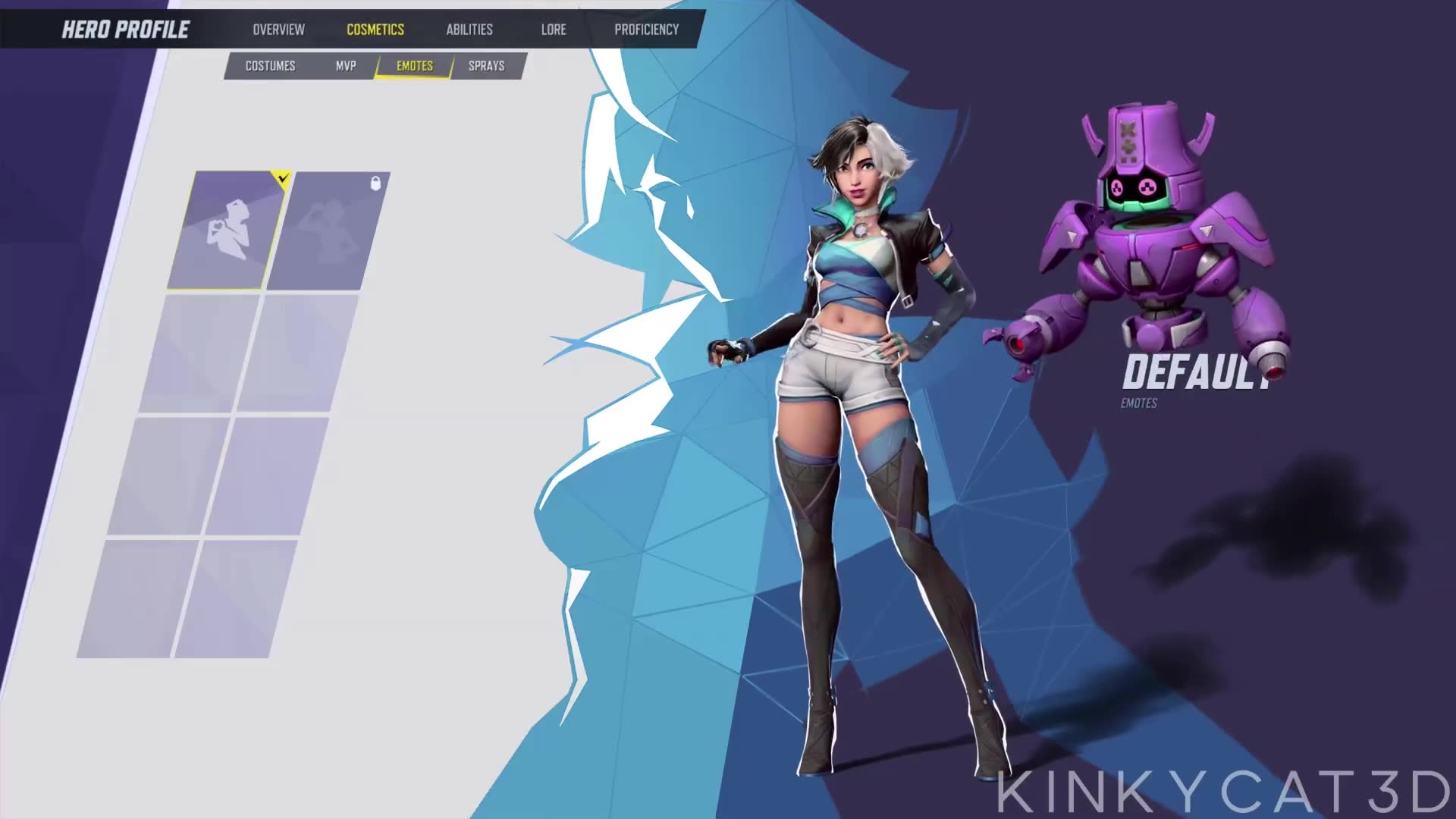Open the Abilities tab
This screenshot has height=819, width=1456.
(x=469, y=30)
